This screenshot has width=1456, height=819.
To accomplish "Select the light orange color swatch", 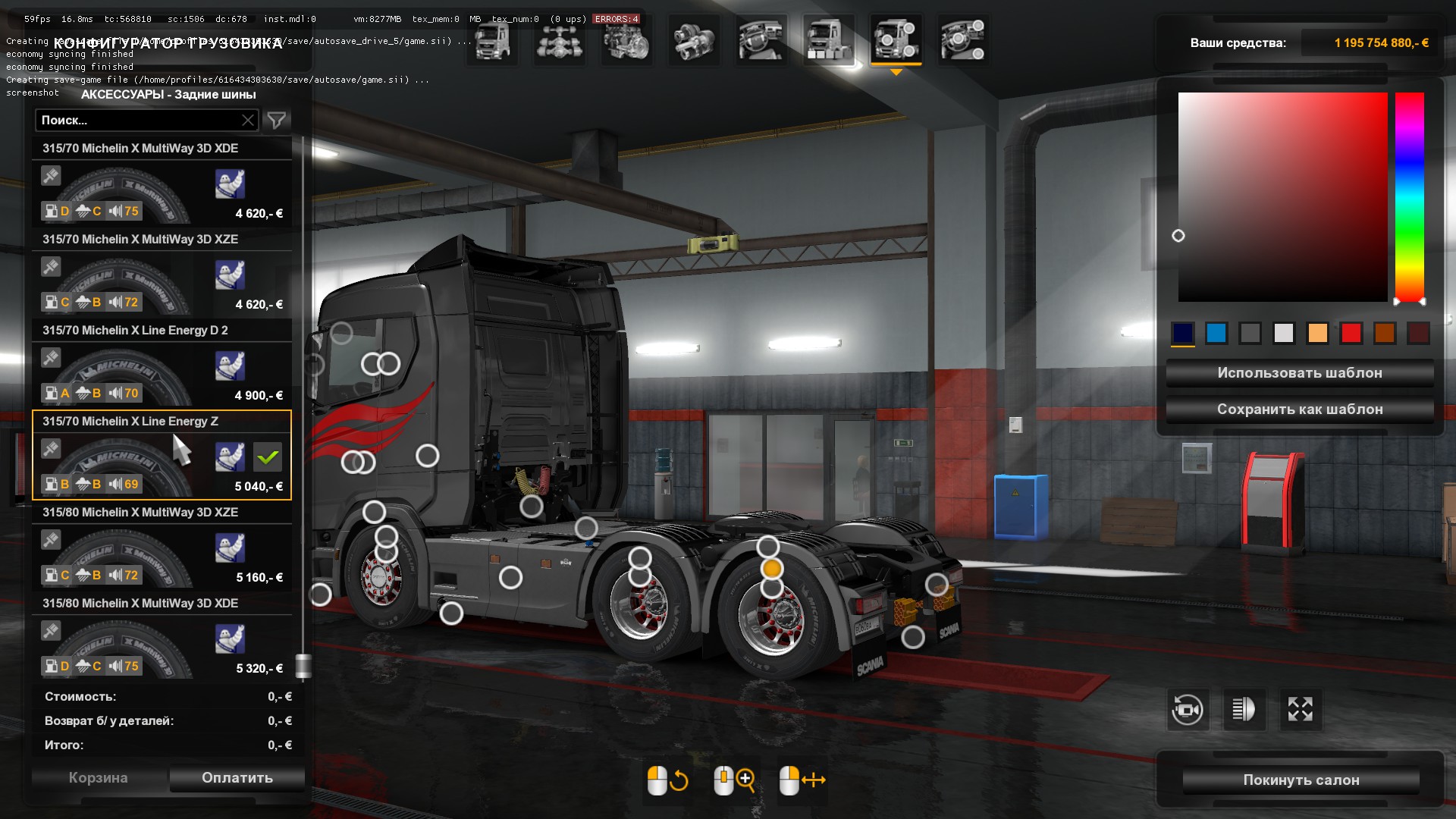I will tap(1317, 333).
